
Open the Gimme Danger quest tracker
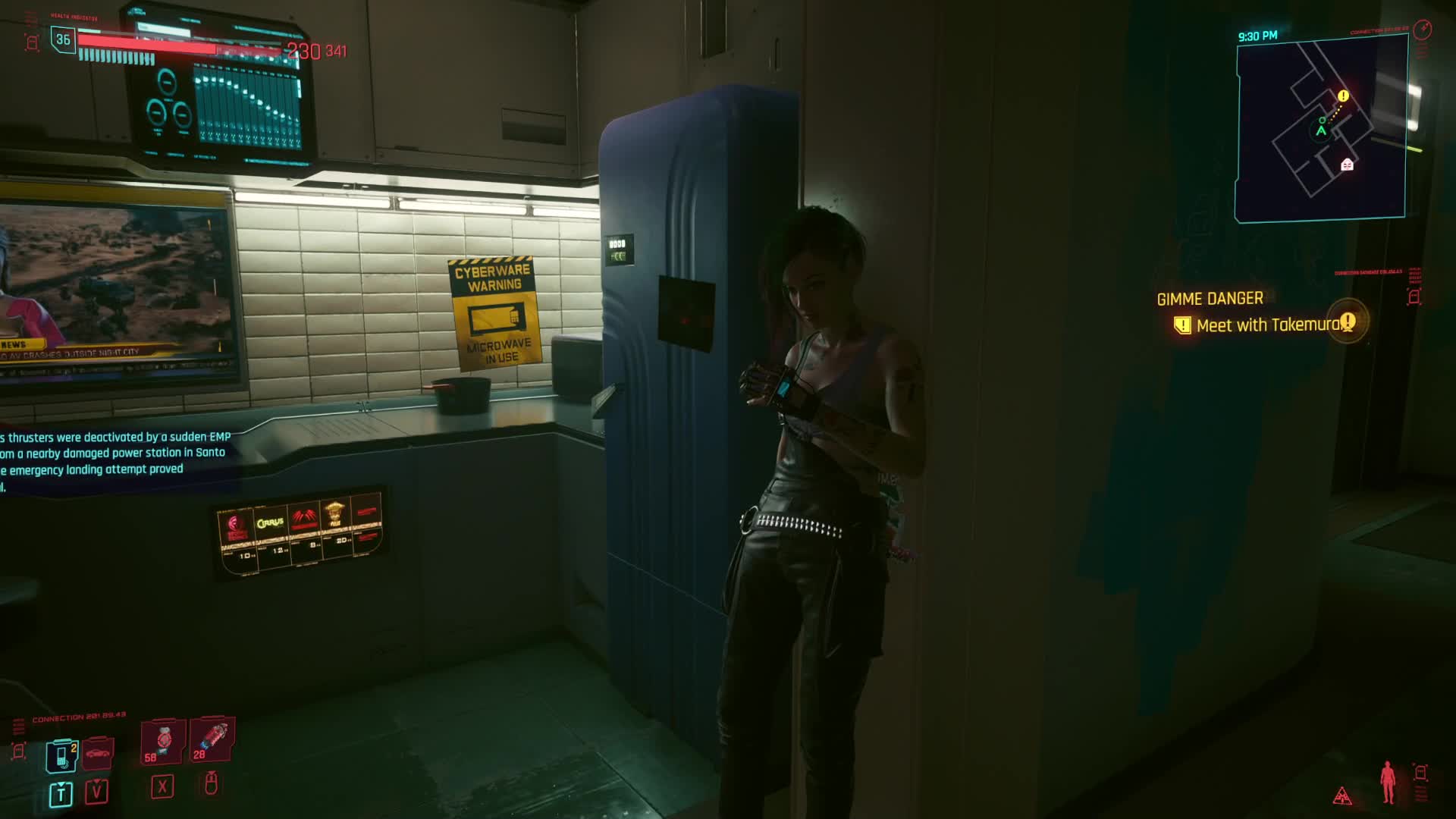tap(1210, 299)
